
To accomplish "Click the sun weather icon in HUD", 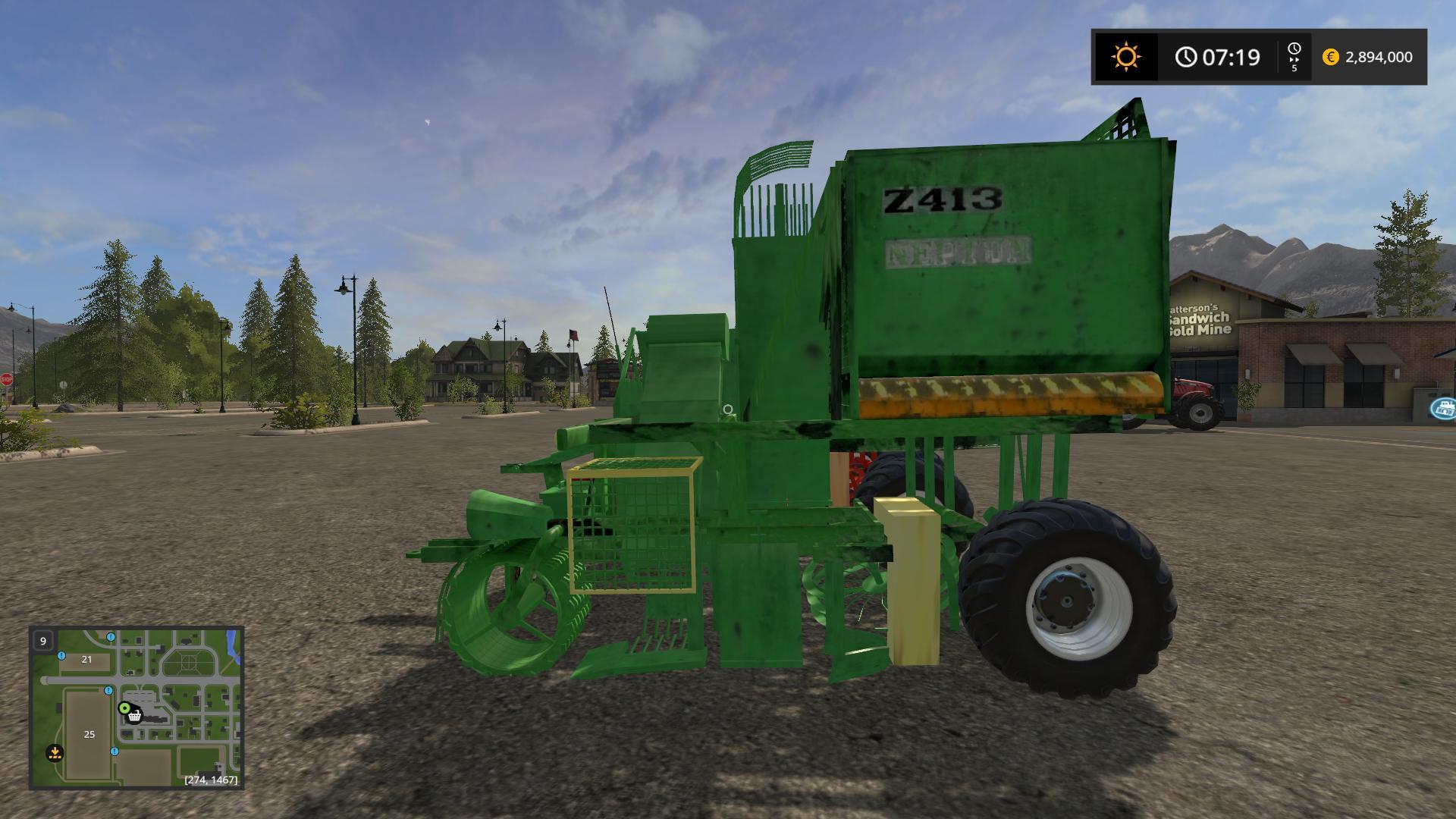I will point(1125,56).
